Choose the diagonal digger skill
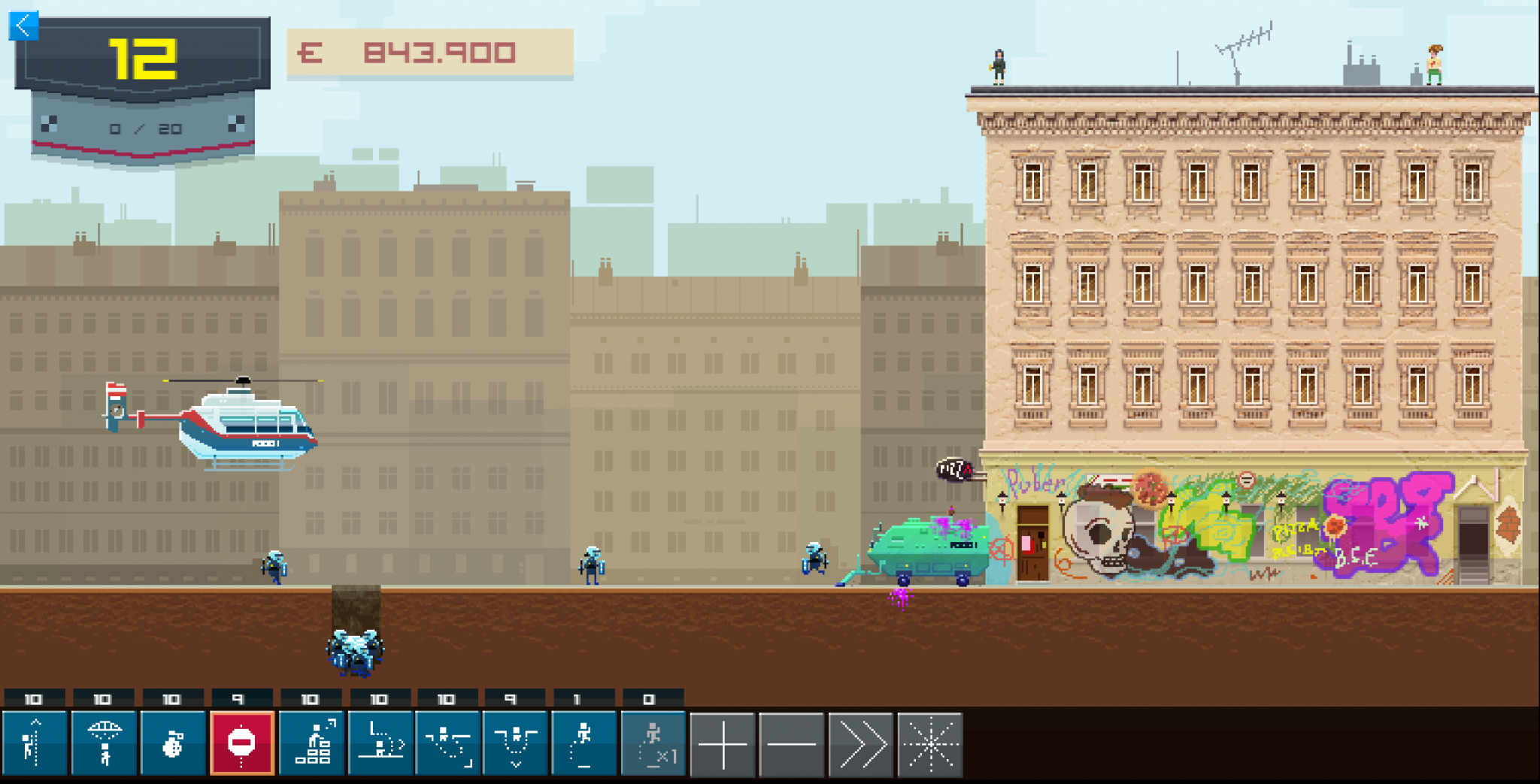This screenshot has width=1540, height=784. (x=448, y=743)
